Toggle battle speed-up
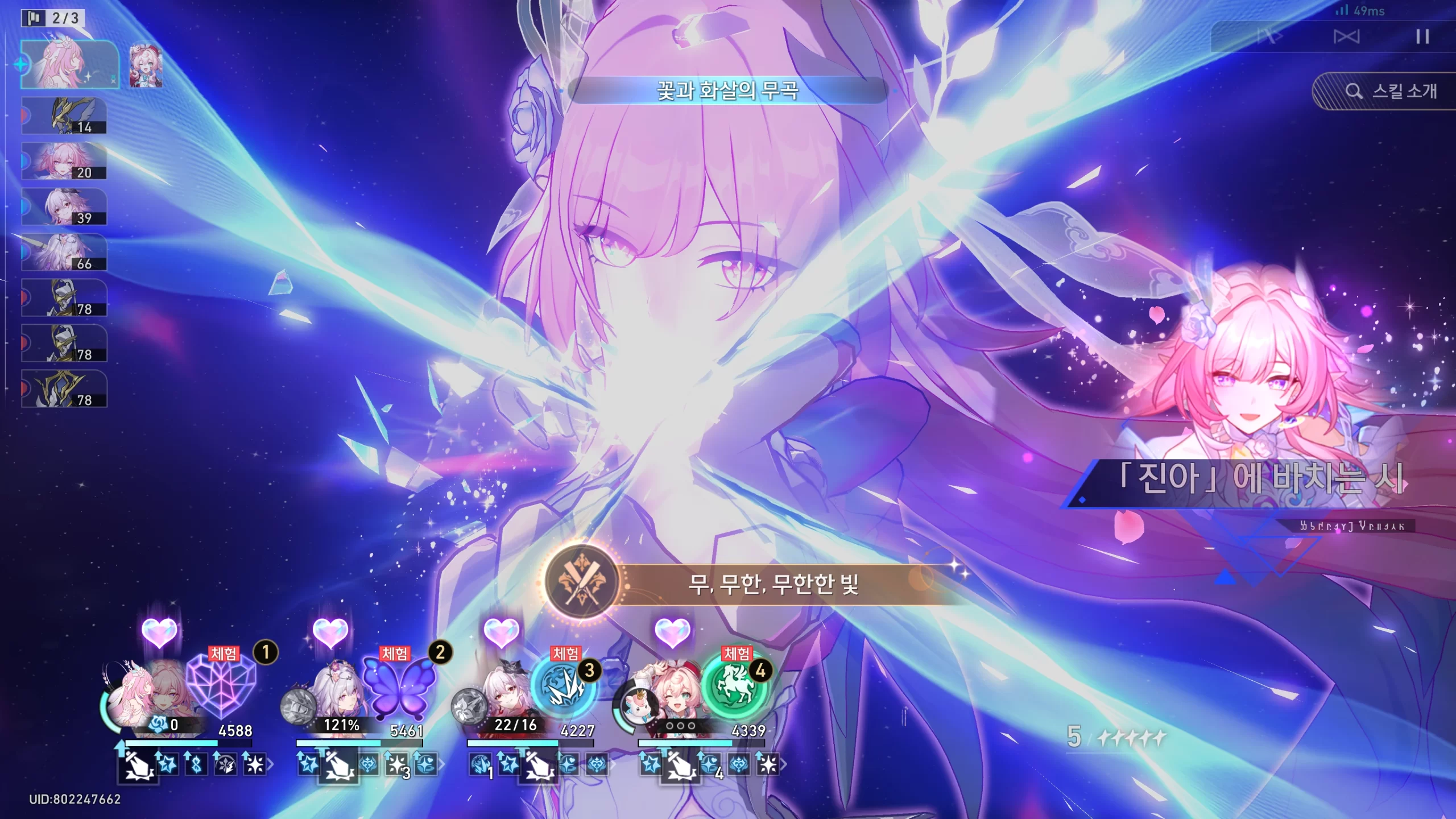This screenshot has height=819, width=1456. (x=1269, y=37)
